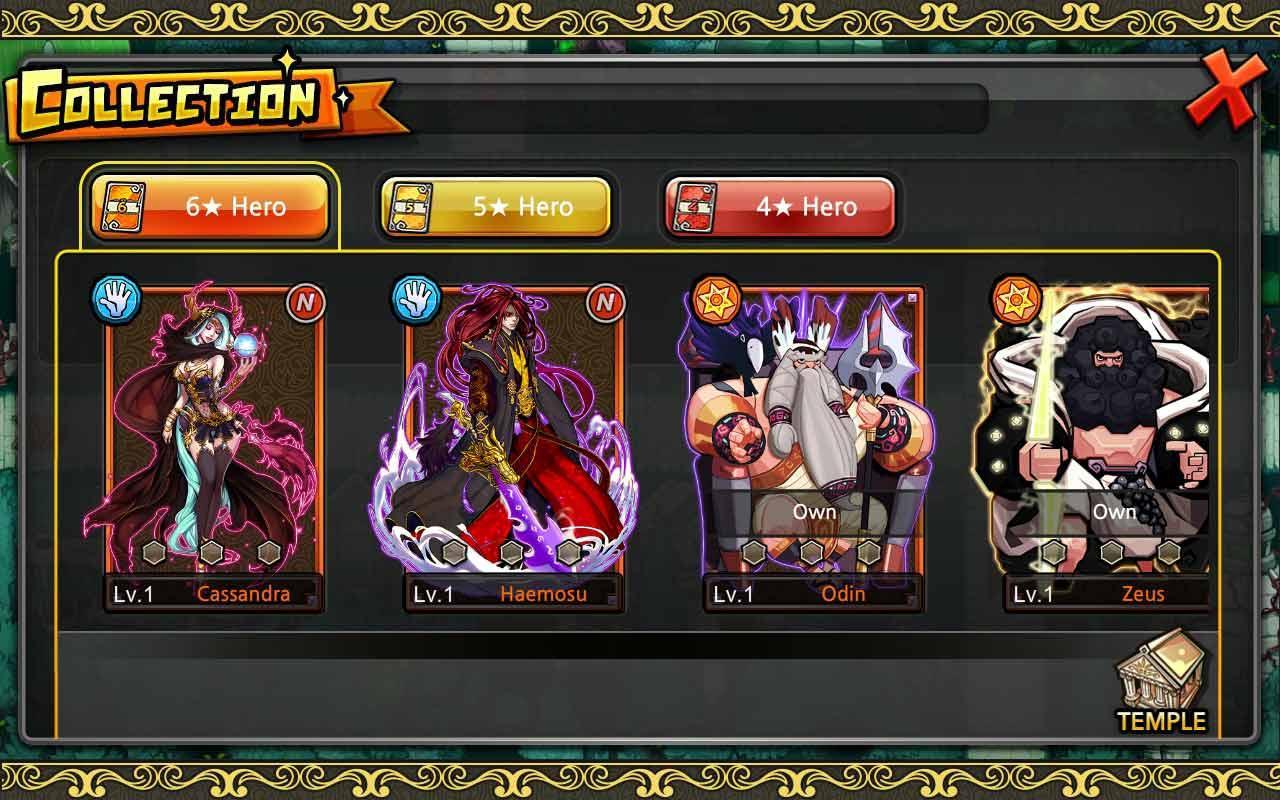This screenshot has height=800, width=1280.
Task: Click the Own label on Odin's card
Action: pyautogui.click(x=816, y=511)
